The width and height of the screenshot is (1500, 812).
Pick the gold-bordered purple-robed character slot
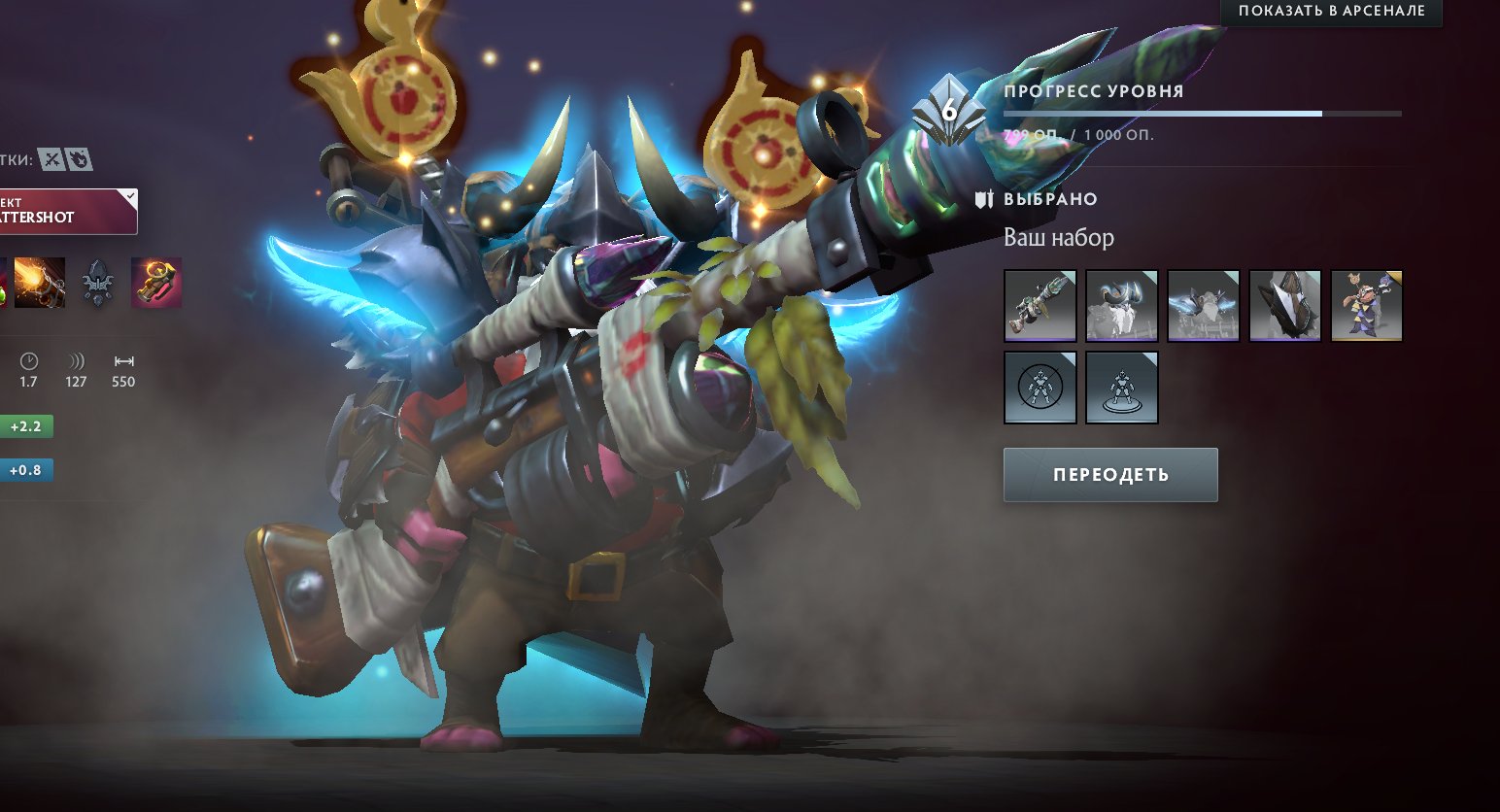(x=1366, y=306)
